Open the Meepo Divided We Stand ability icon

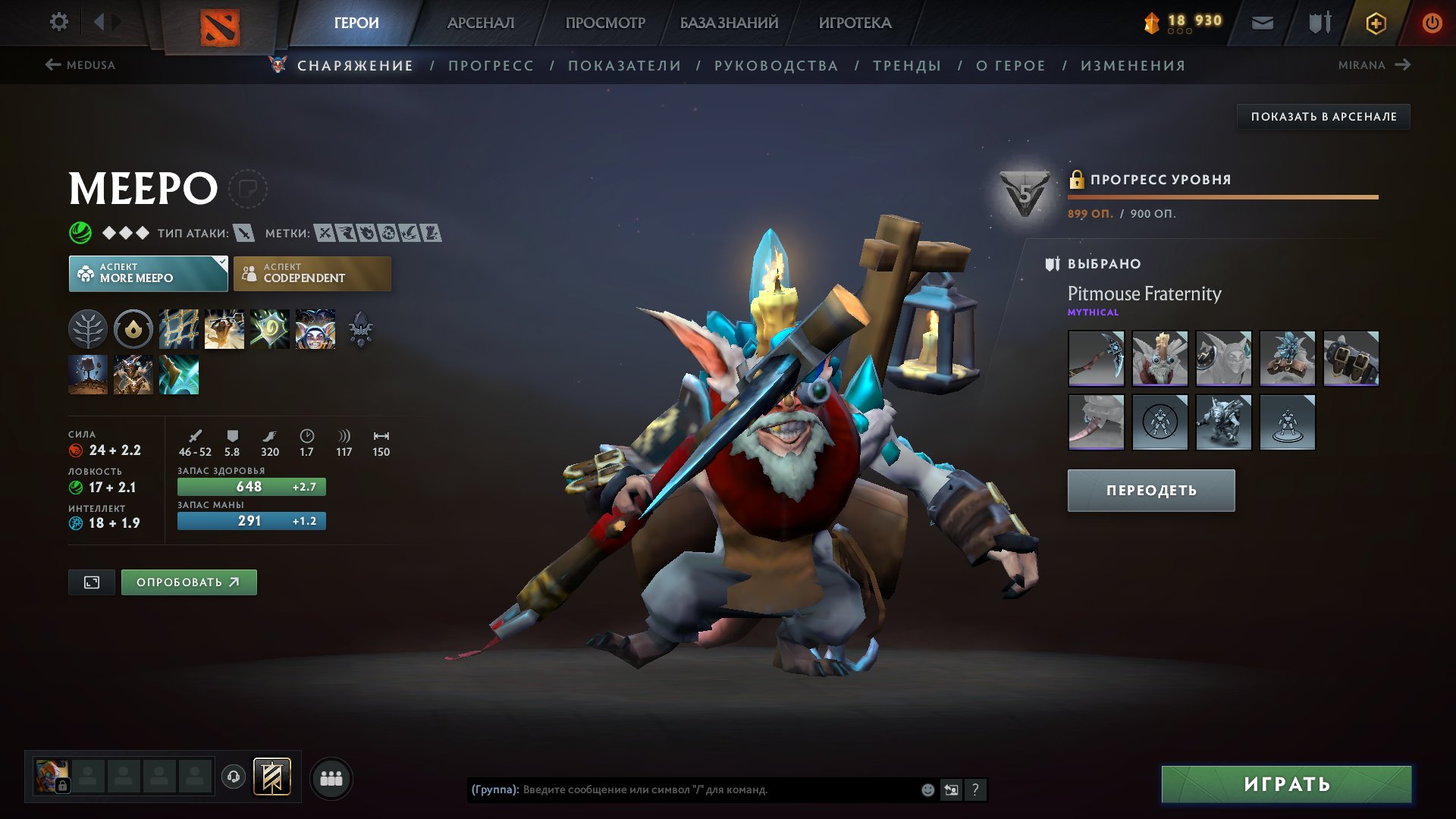(x=312, y=329)
